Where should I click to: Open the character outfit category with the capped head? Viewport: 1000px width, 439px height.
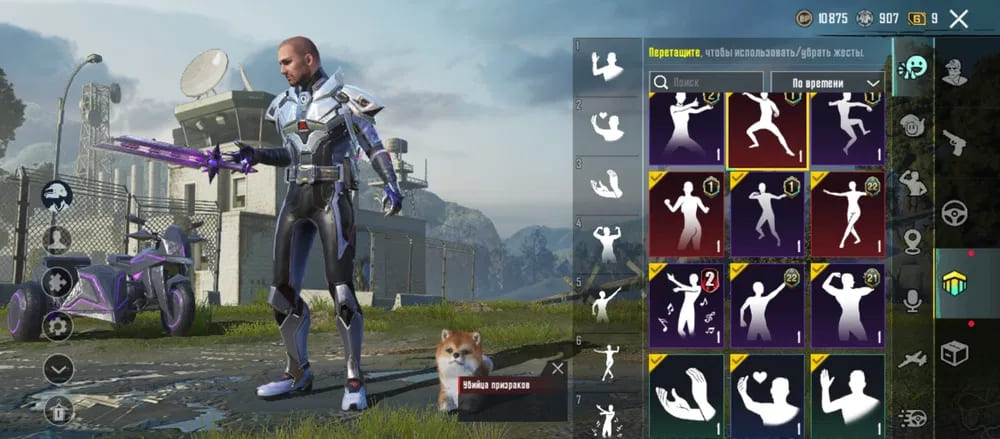pyautogui.click(x=955, y=72)
